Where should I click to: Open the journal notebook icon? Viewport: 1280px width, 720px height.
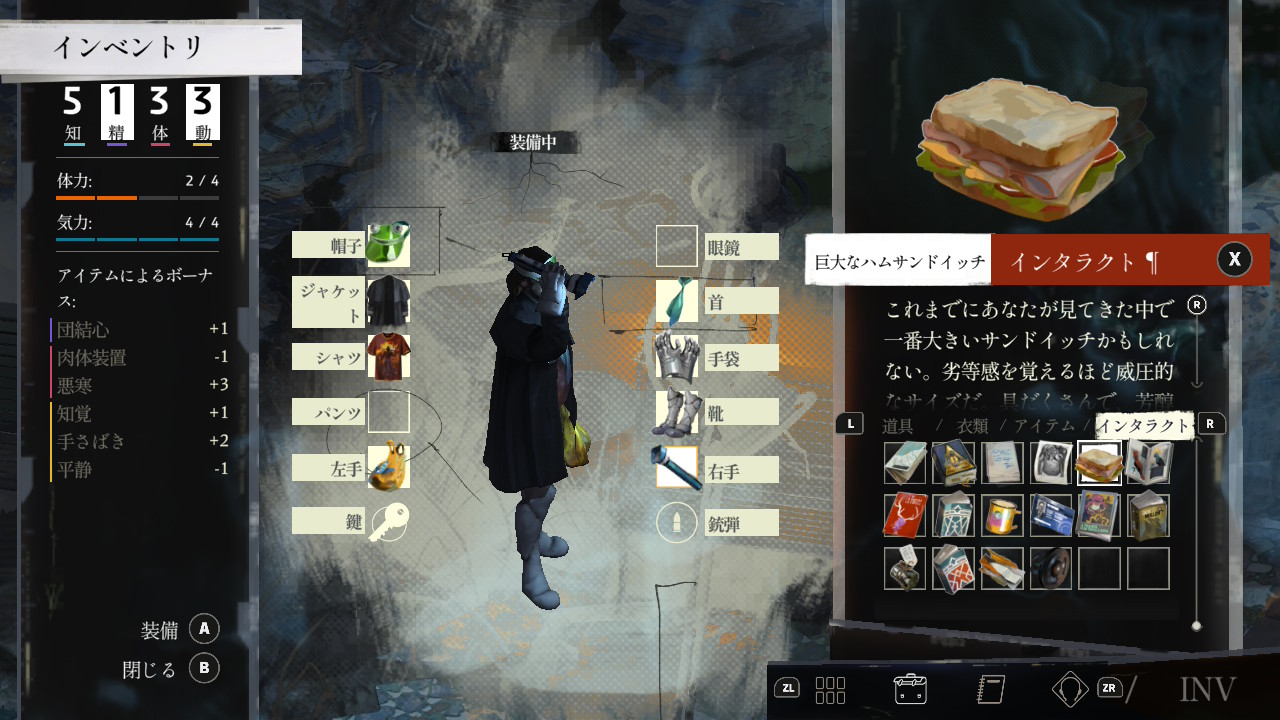click(x=990, y=688)
